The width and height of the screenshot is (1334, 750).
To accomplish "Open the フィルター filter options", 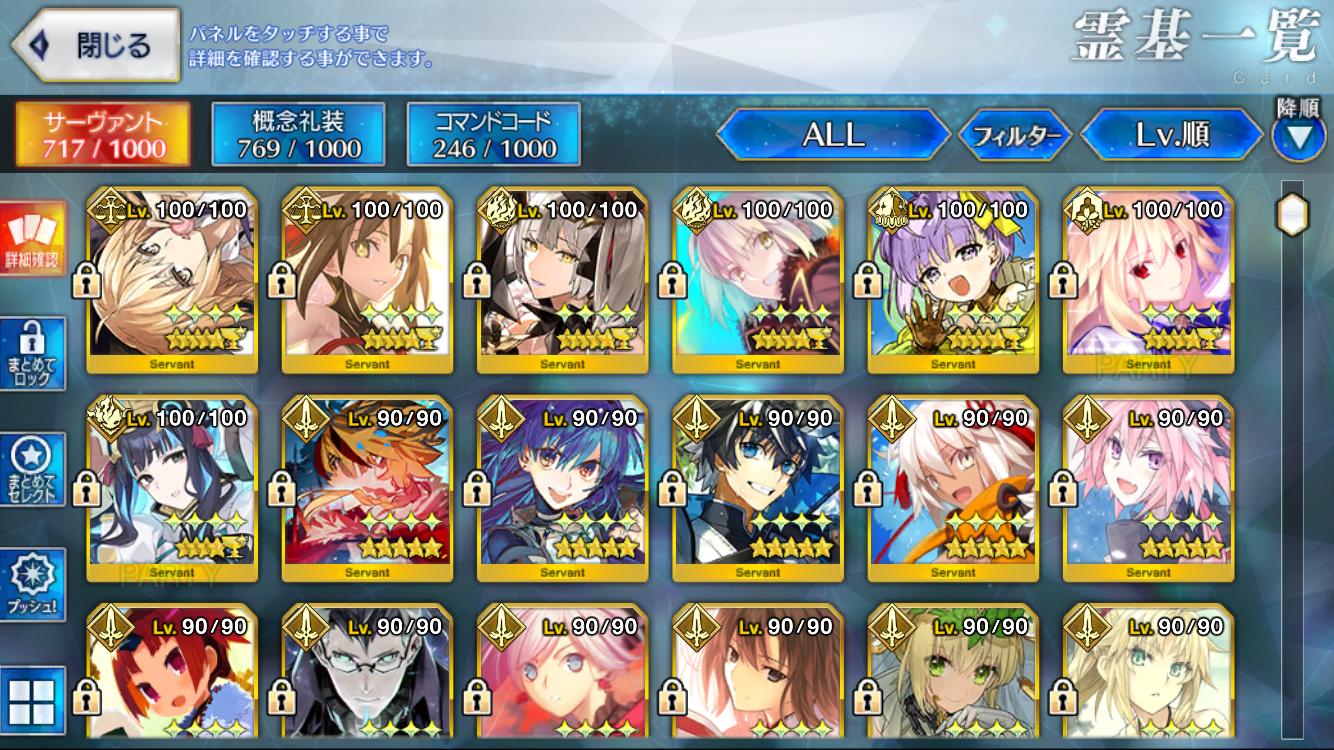I will click(x=1016, y=136).
